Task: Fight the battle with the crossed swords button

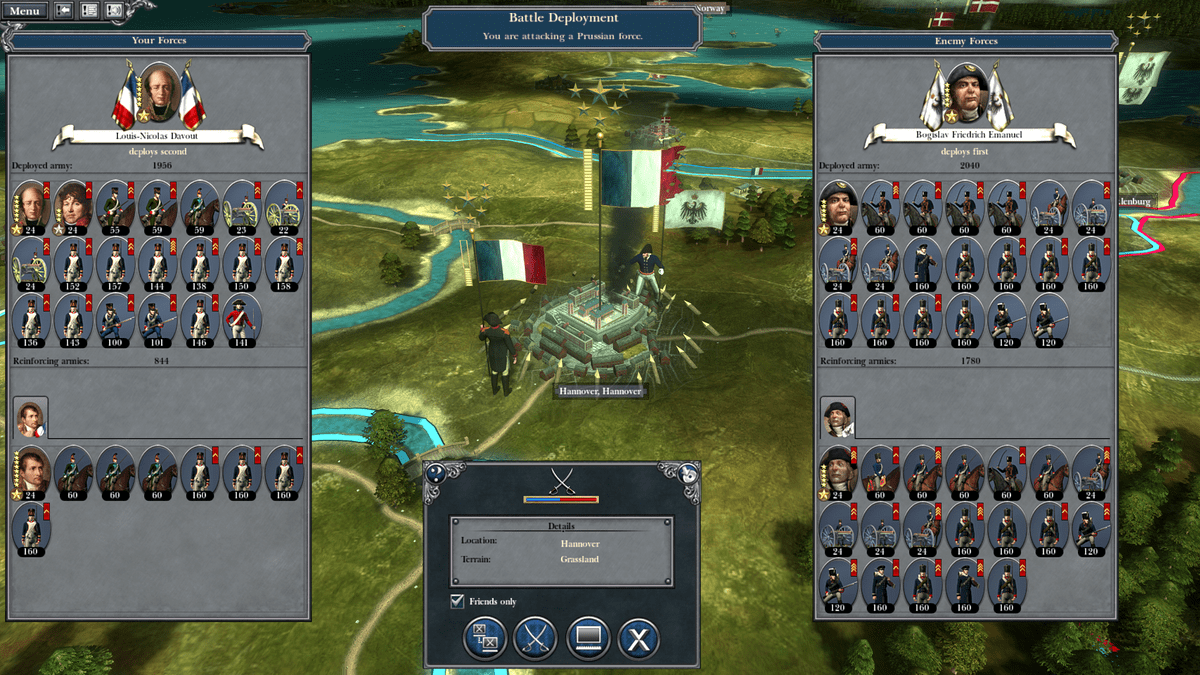Action: (535, 638)
